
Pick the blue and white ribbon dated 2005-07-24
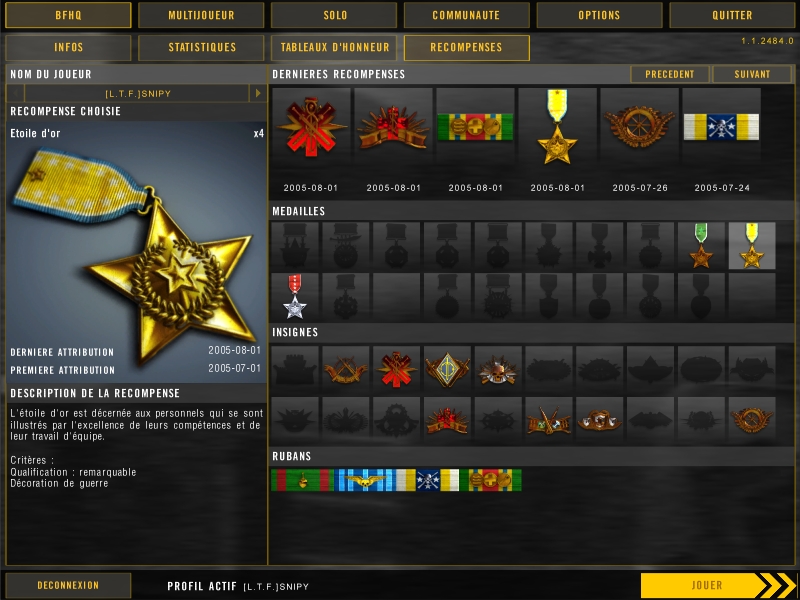721,127
